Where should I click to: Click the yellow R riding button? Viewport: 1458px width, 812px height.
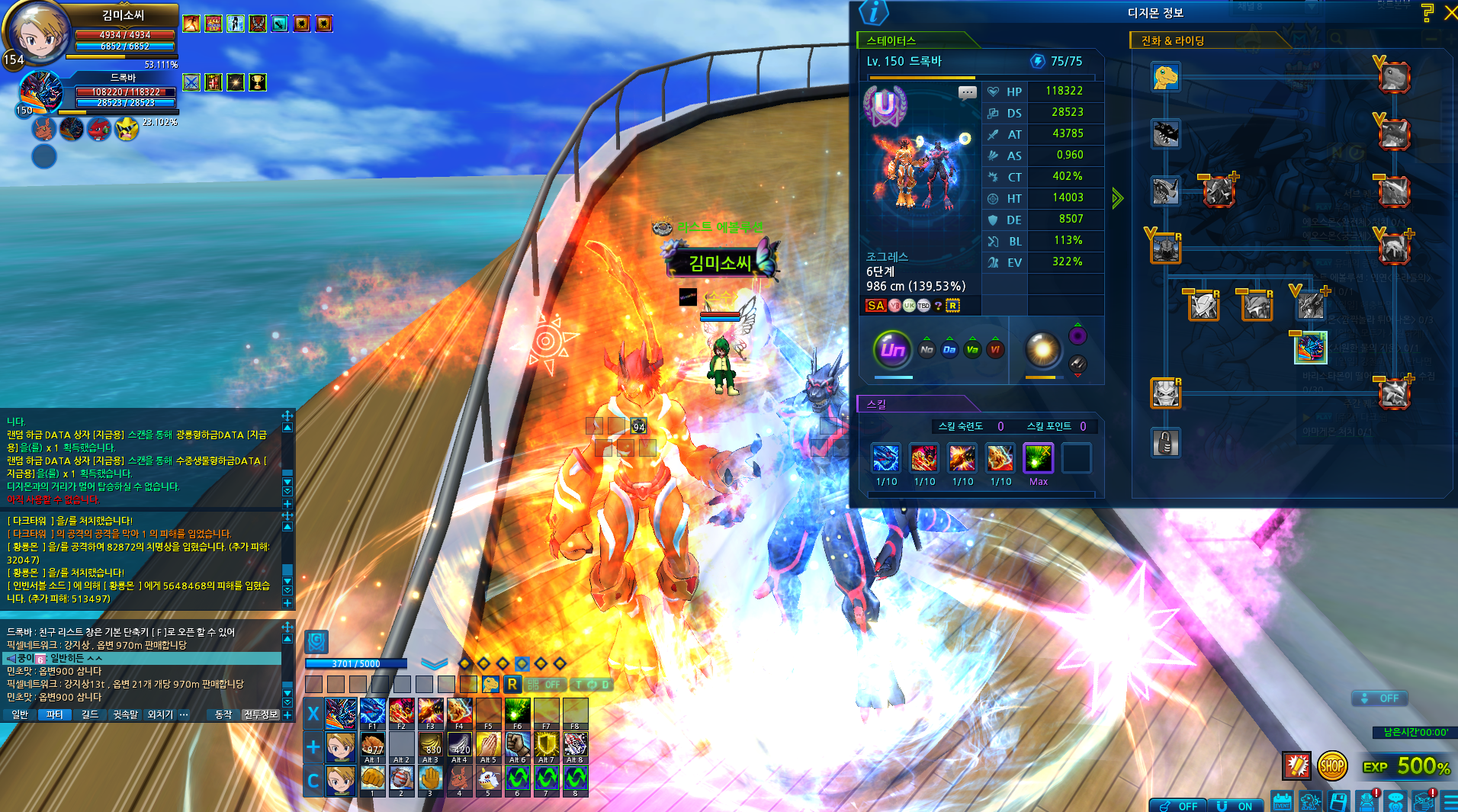pyautogui.click(x=512, y=684)
